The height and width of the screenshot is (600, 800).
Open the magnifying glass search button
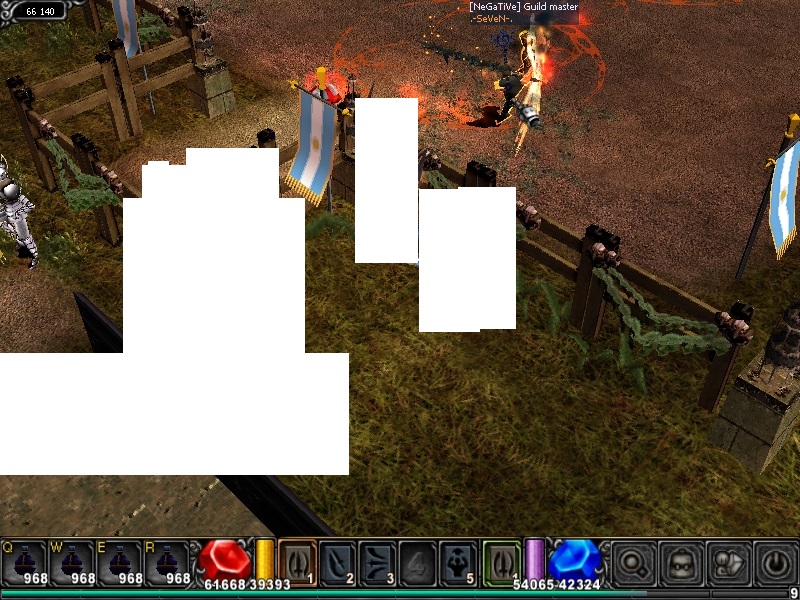633,563
